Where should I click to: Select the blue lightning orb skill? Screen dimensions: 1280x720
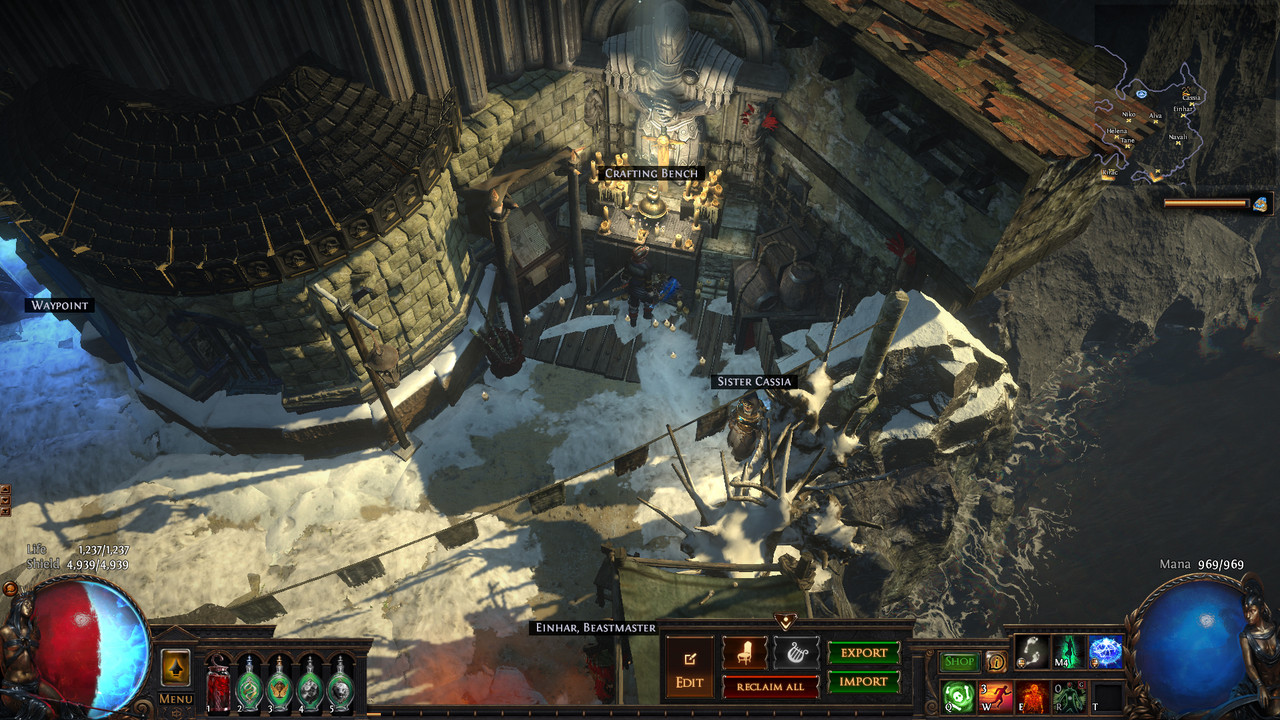pos(1105,653)
